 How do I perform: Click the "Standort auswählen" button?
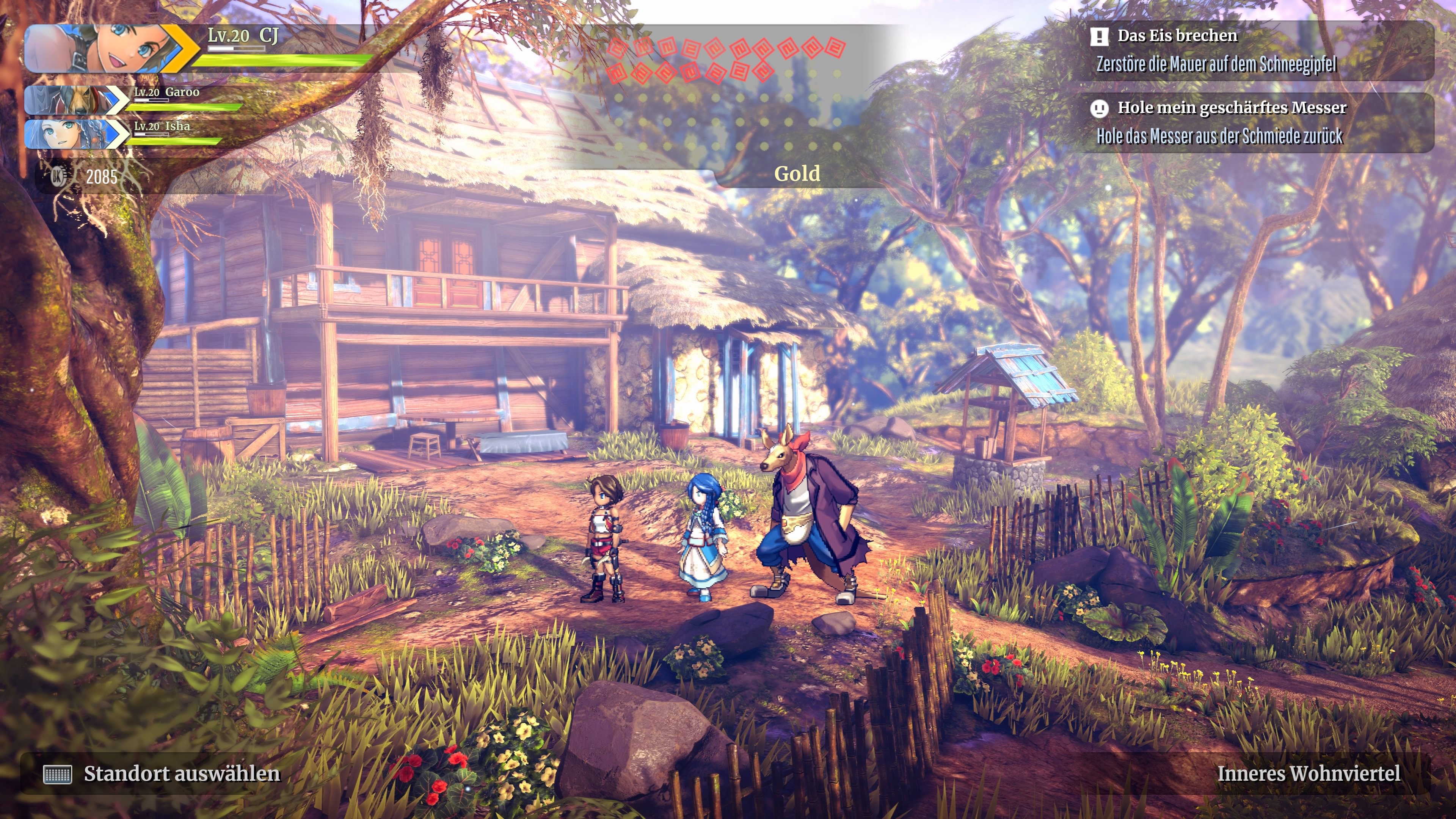(x=162, y=774)
